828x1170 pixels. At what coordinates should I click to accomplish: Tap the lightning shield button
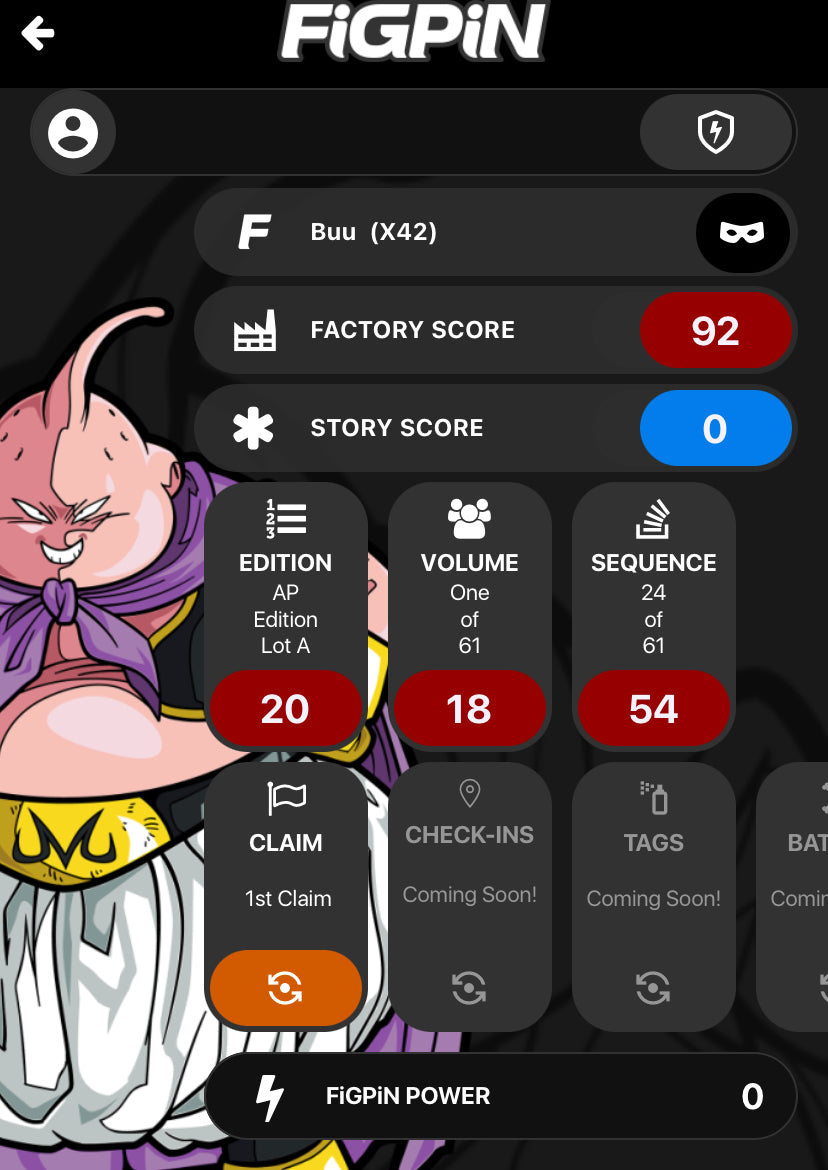(715, 133)
